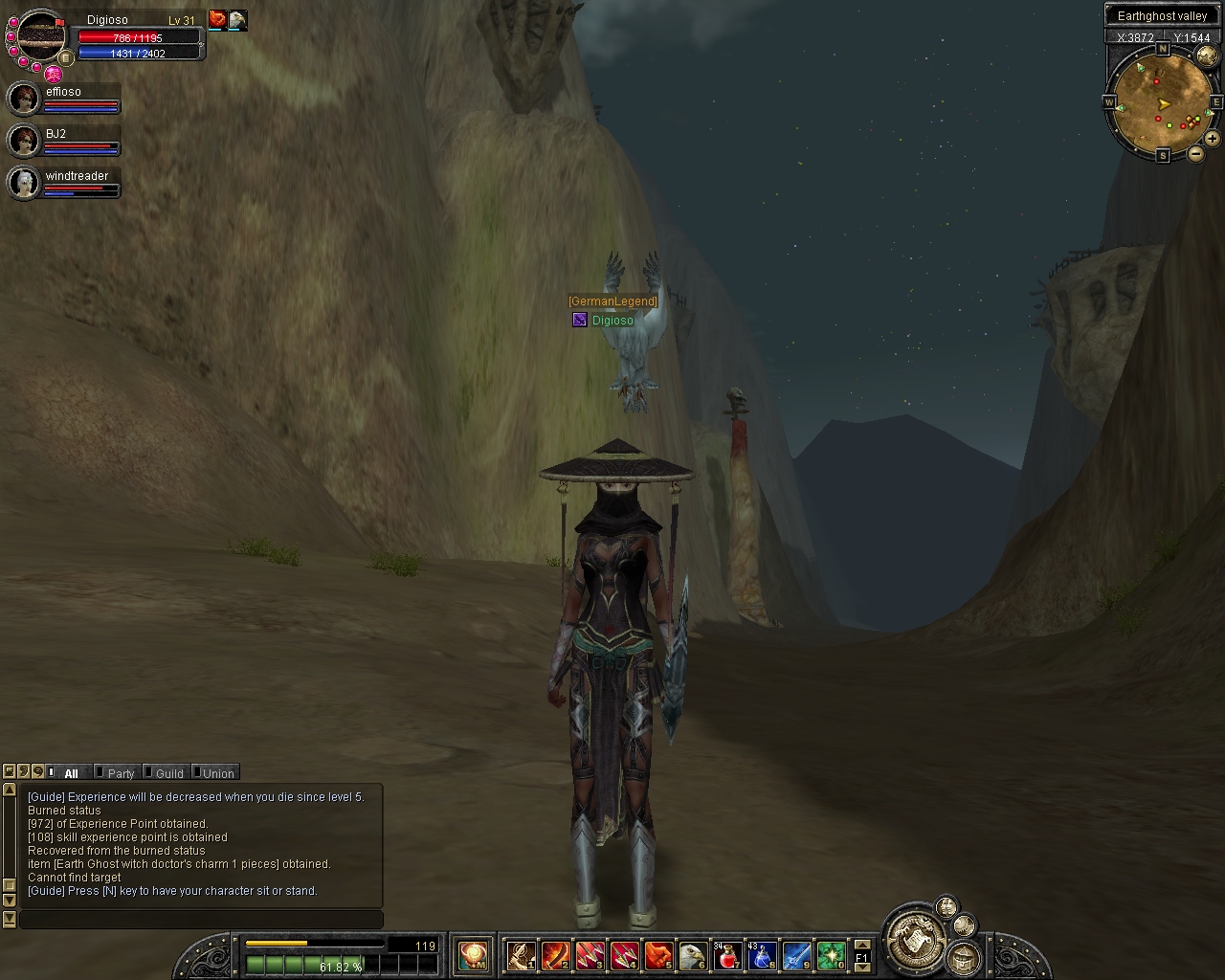Activate the green sparkle skill in slot 0
Screen dimensions: 1225x980
pyautogui.click(x=831, y=955)
